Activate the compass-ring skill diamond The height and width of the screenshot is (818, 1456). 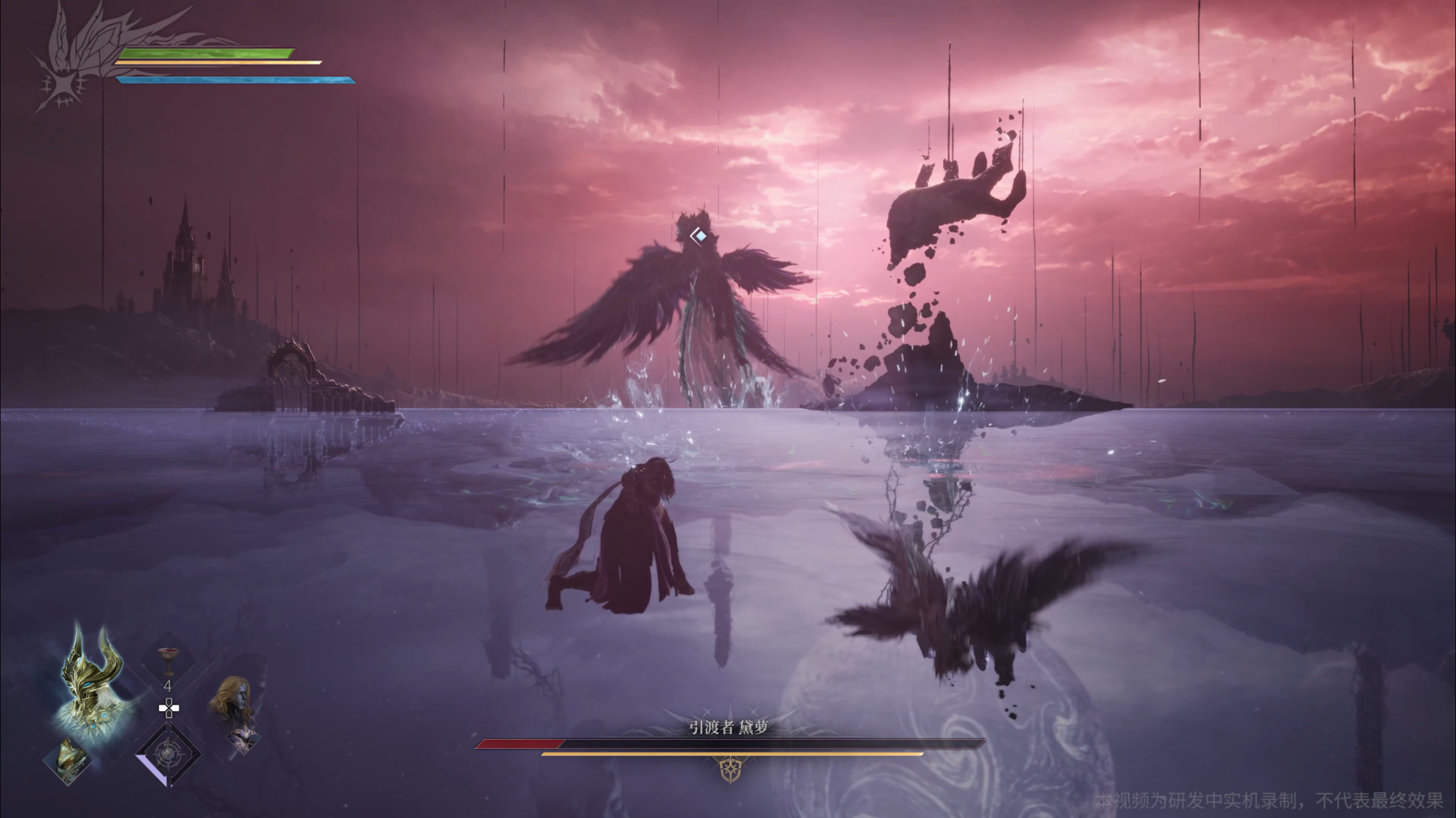pyautogui.click(x=168, y=753)
